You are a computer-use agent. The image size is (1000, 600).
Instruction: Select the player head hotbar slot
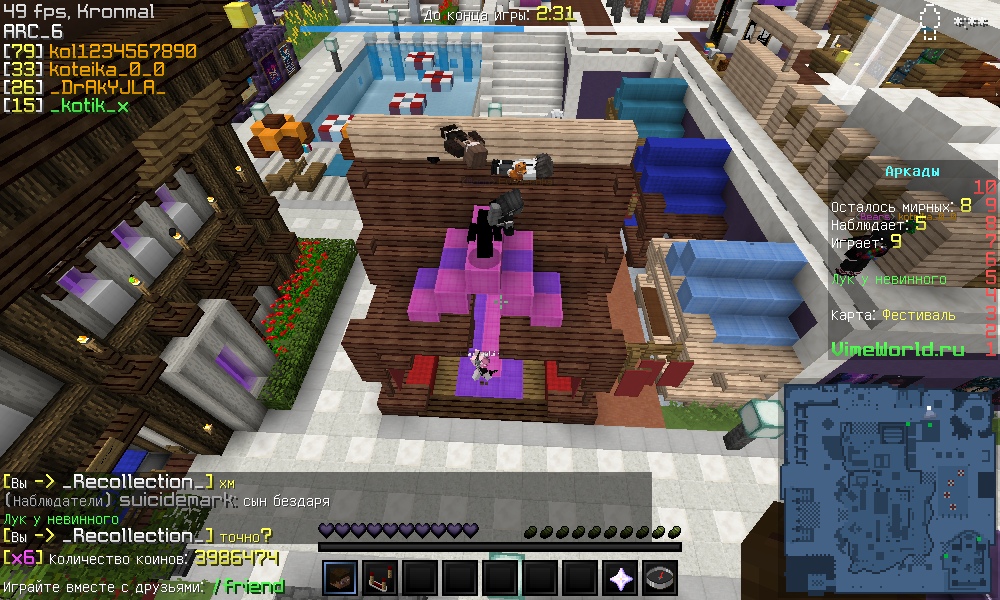[341, 578]
